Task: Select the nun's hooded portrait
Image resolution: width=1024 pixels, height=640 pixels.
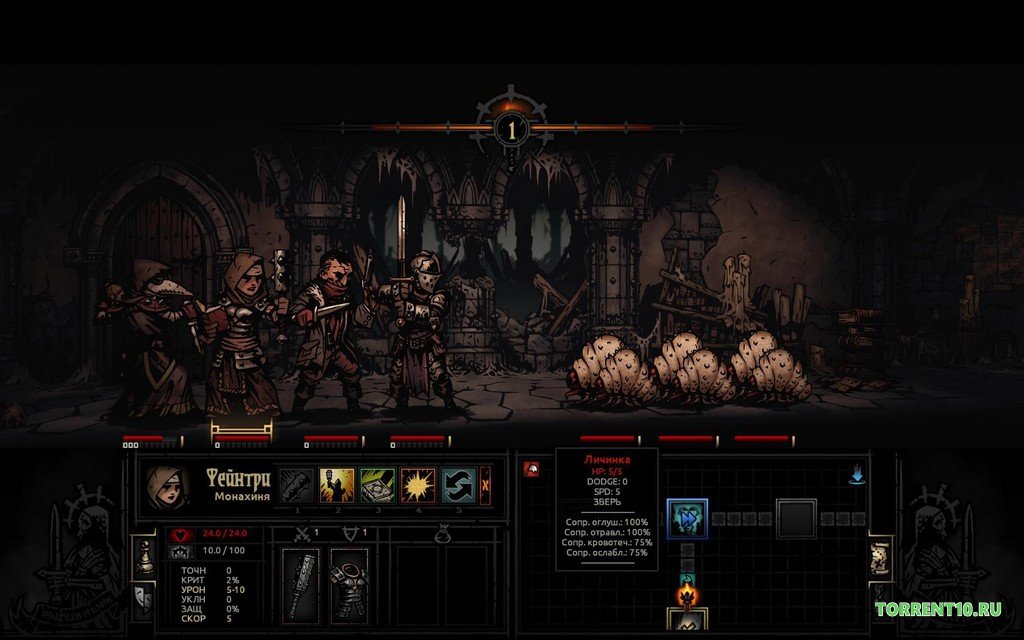Action: (x=165, y=485)
